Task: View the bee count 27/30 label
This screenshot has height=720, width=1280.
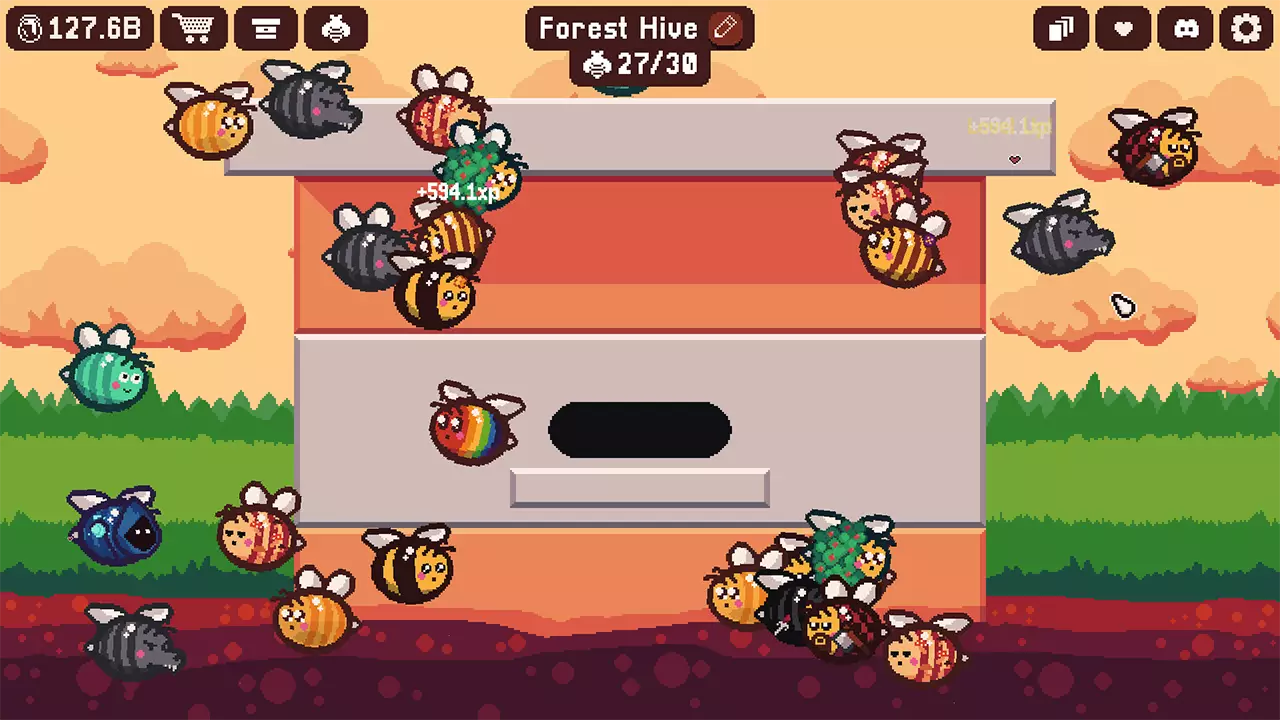Action: 640,66
